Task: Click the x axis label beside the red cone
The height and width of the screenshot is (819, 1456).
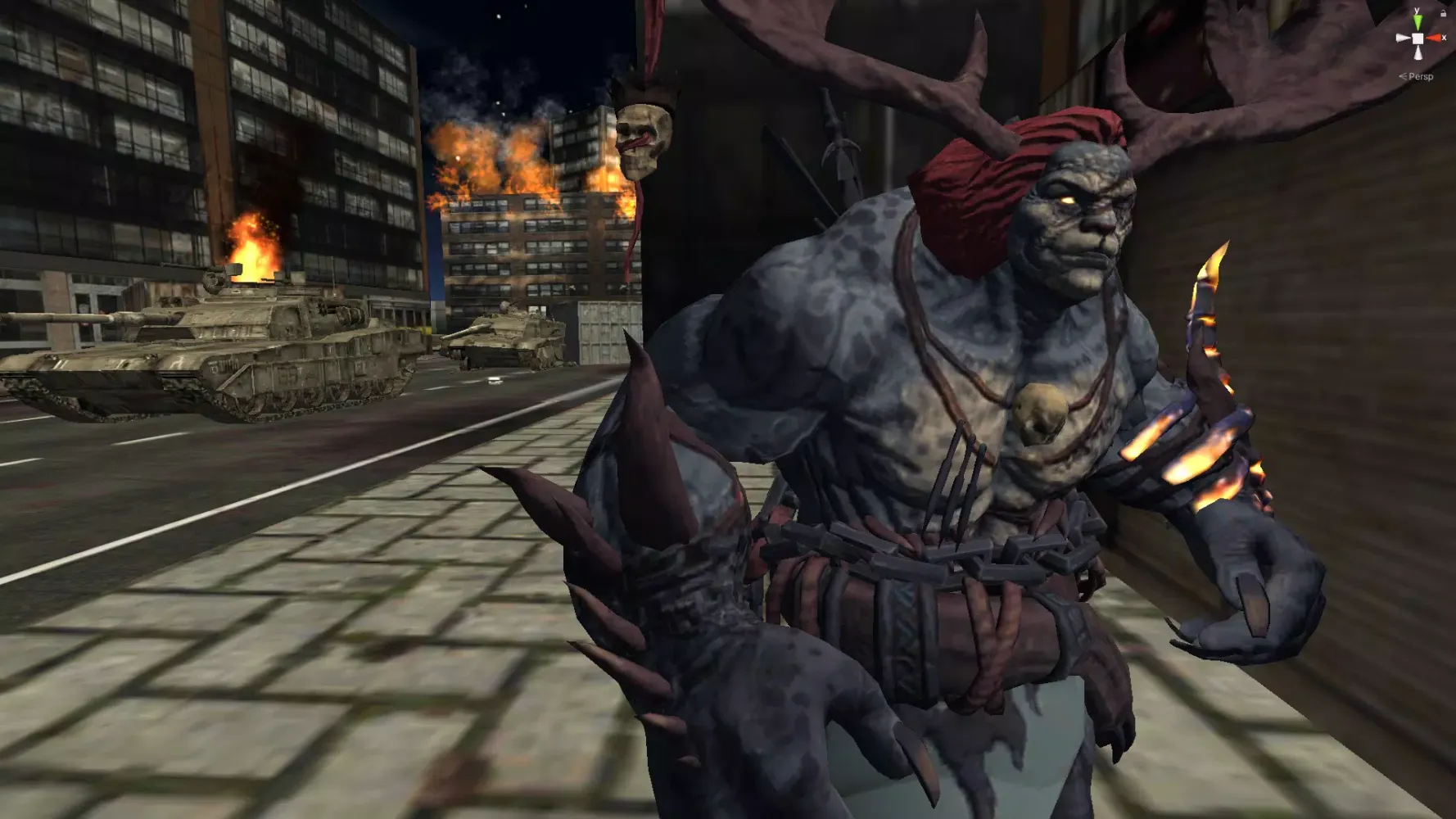Action: pyautogui.click(x=1444, y=38)
